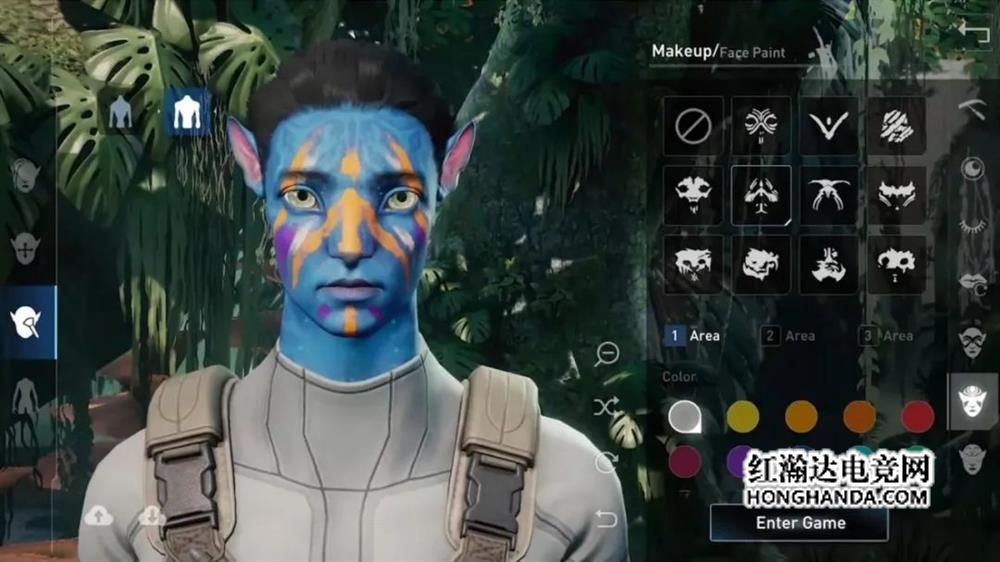Choose the yellow color swatch
Image resolution: width=1000 pixels, height=562 pixels.
click(742, 416)
